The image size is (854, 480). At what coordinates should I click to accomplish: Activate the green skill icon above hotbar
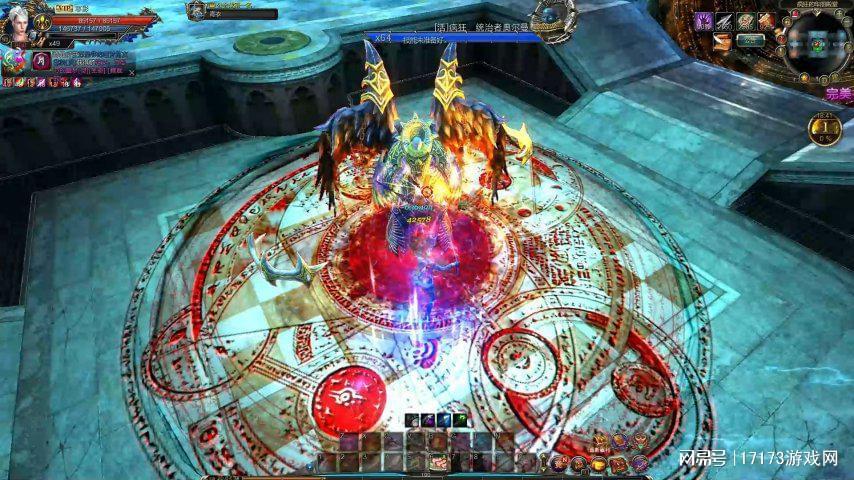coord(458,420)
